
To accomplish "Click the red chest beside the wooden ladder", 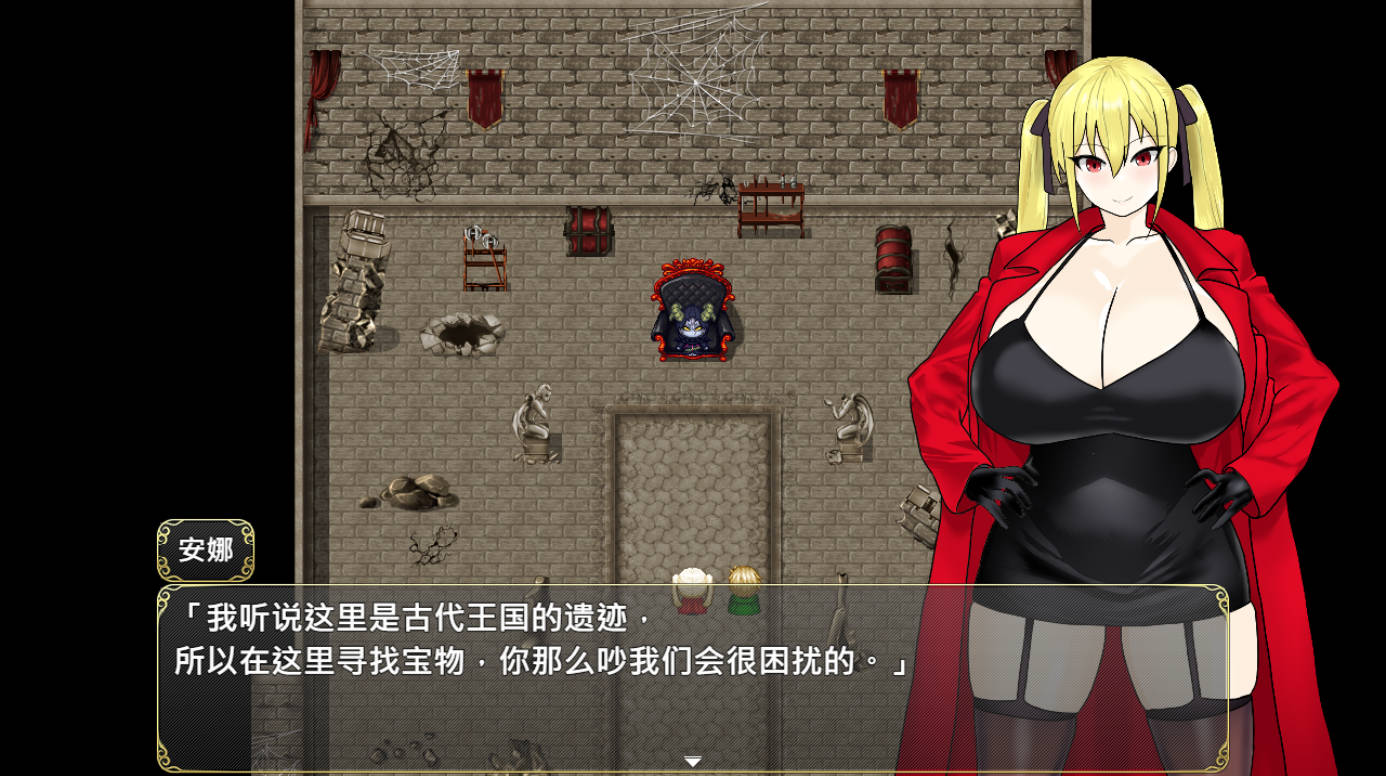I will point(590,230).
